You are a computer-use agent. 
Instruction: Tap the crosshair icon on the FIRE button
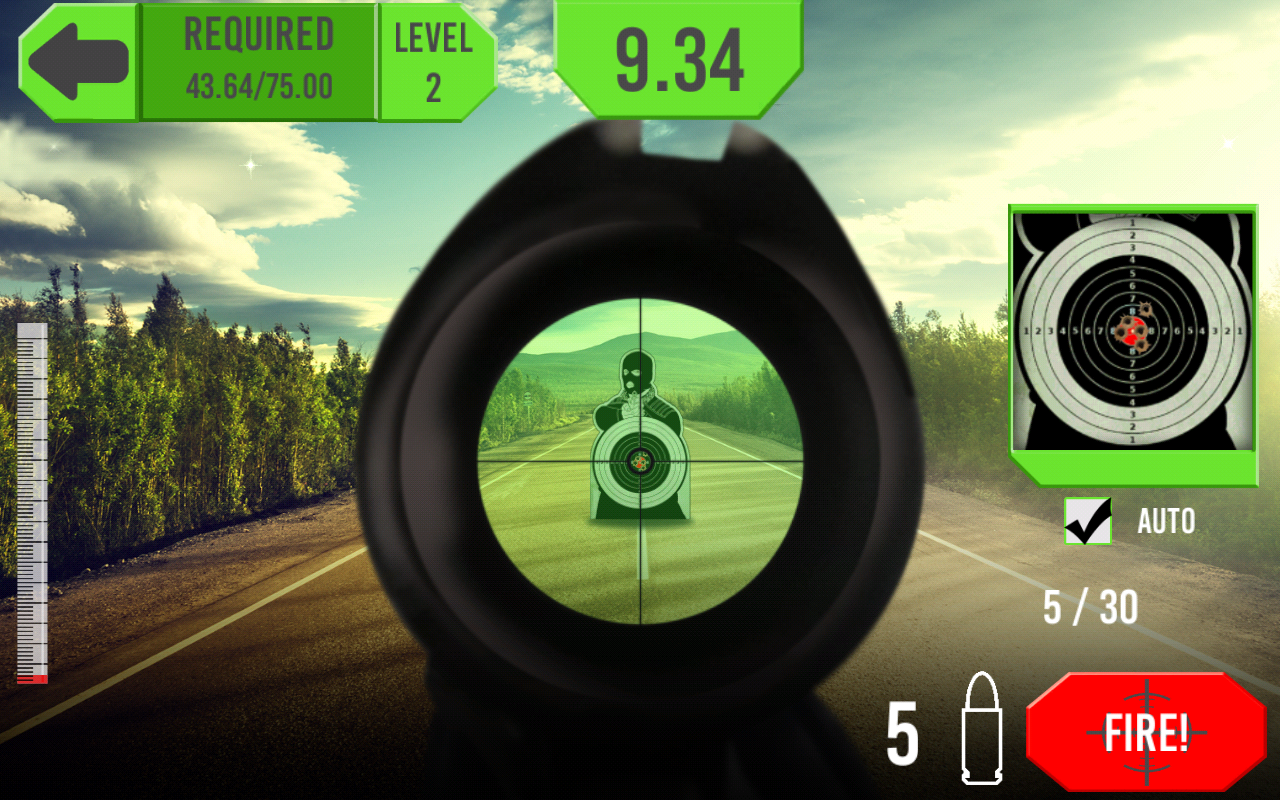[x=1146, y=733]
